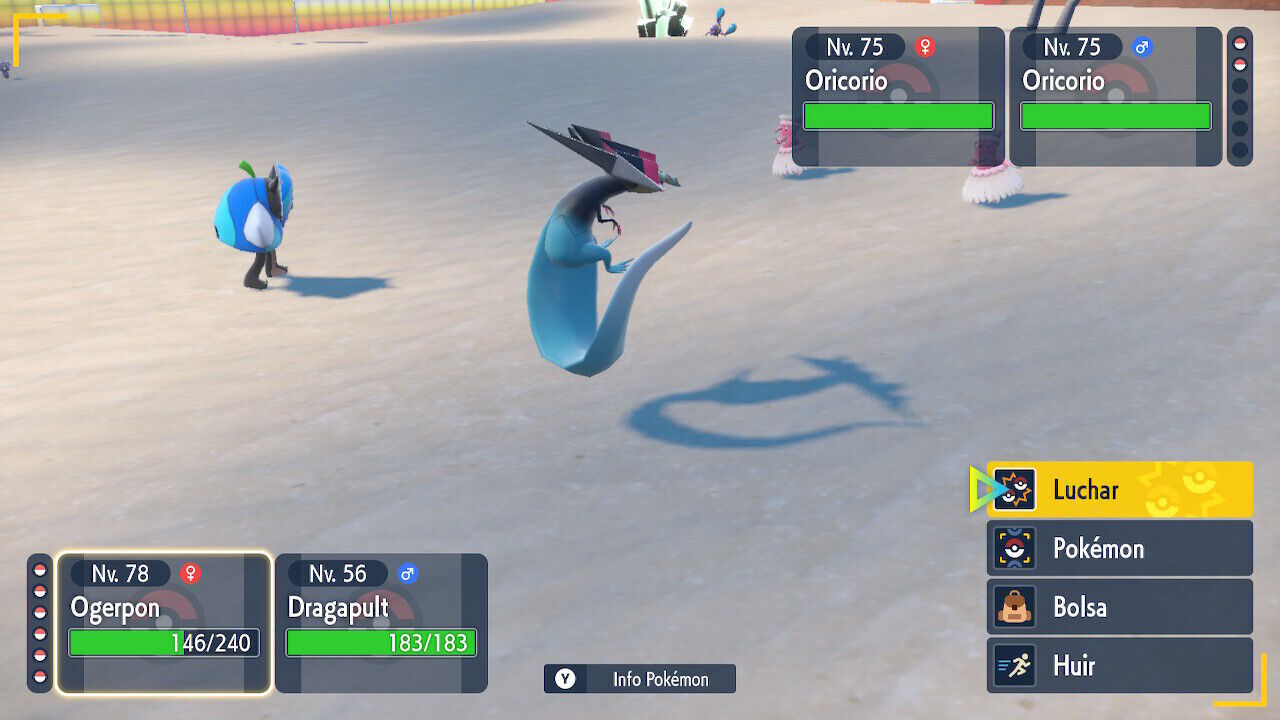
Task: Select Ogerpon's status panel
Action: click(164, 622)
